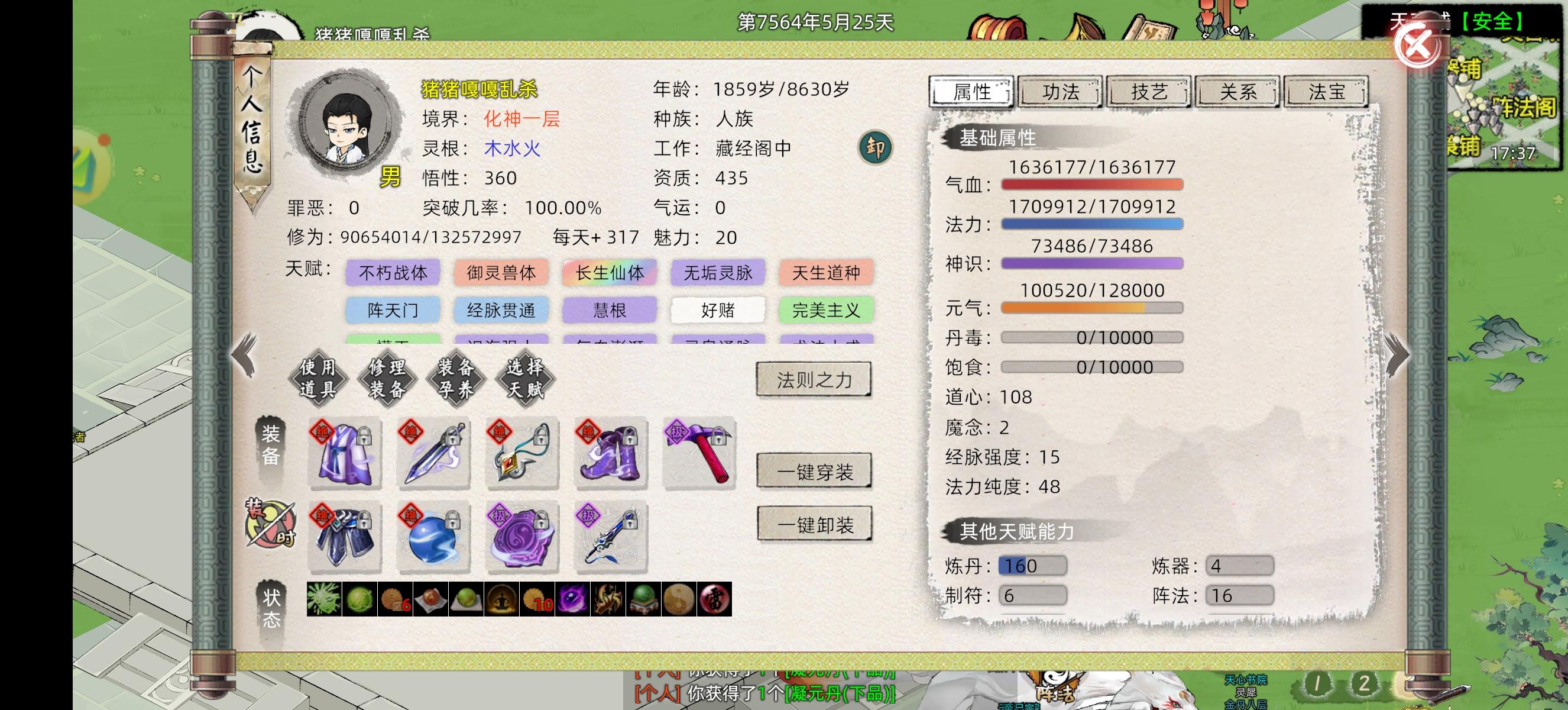Click the red hammer equipment slot
The height and width of the screenshot is (710, 1568).
(700, 454)
